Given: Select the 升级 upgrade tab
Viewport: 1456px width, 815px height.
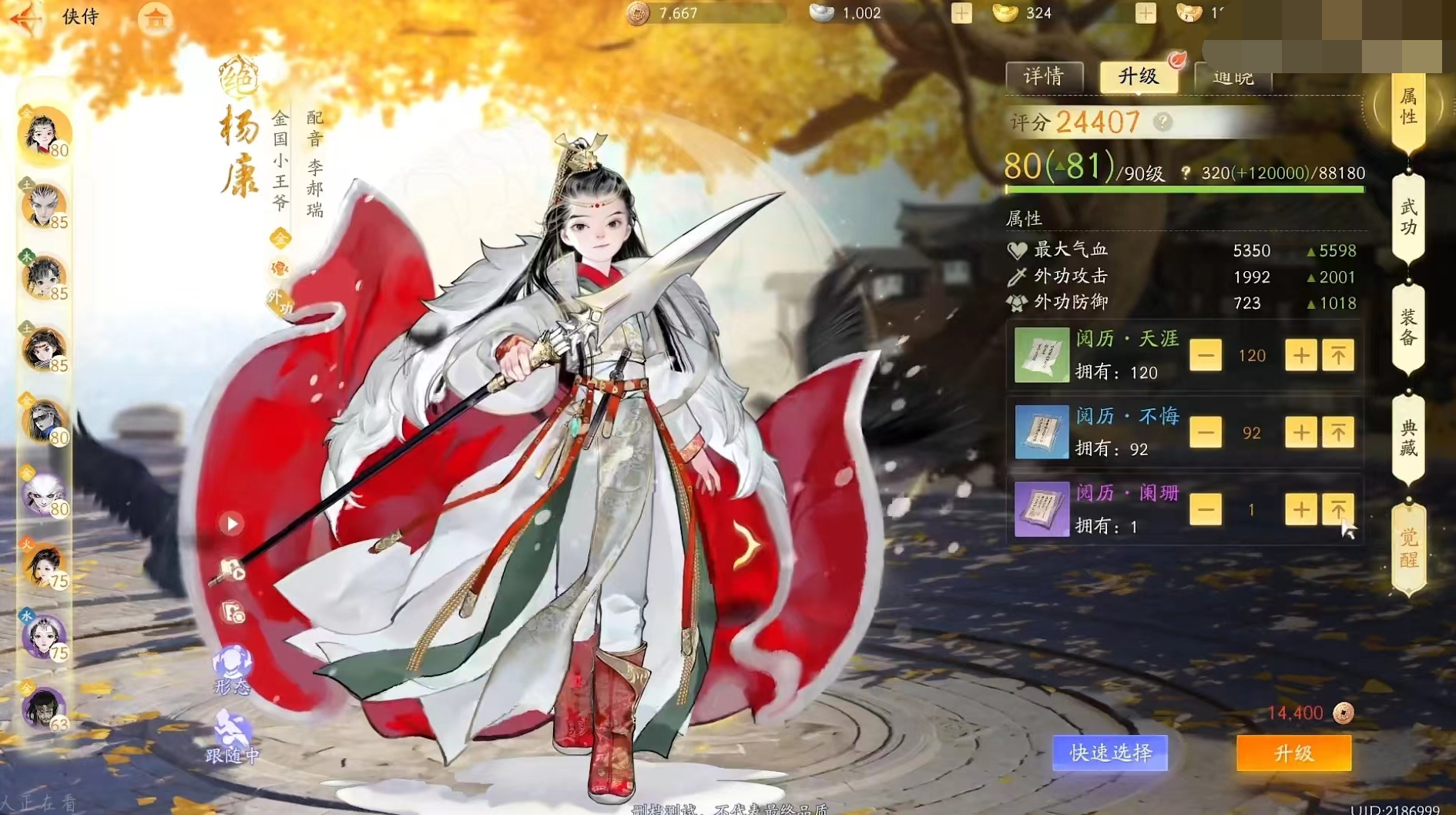Looking at the screenshot, I should tap(1138, 76).
